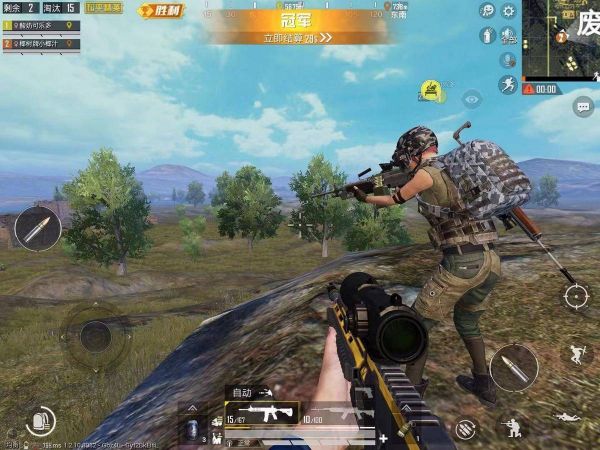The width and height of the screenshot is (600, 450).
Task: Open the chat message bubble
Action: pos(583,106)
